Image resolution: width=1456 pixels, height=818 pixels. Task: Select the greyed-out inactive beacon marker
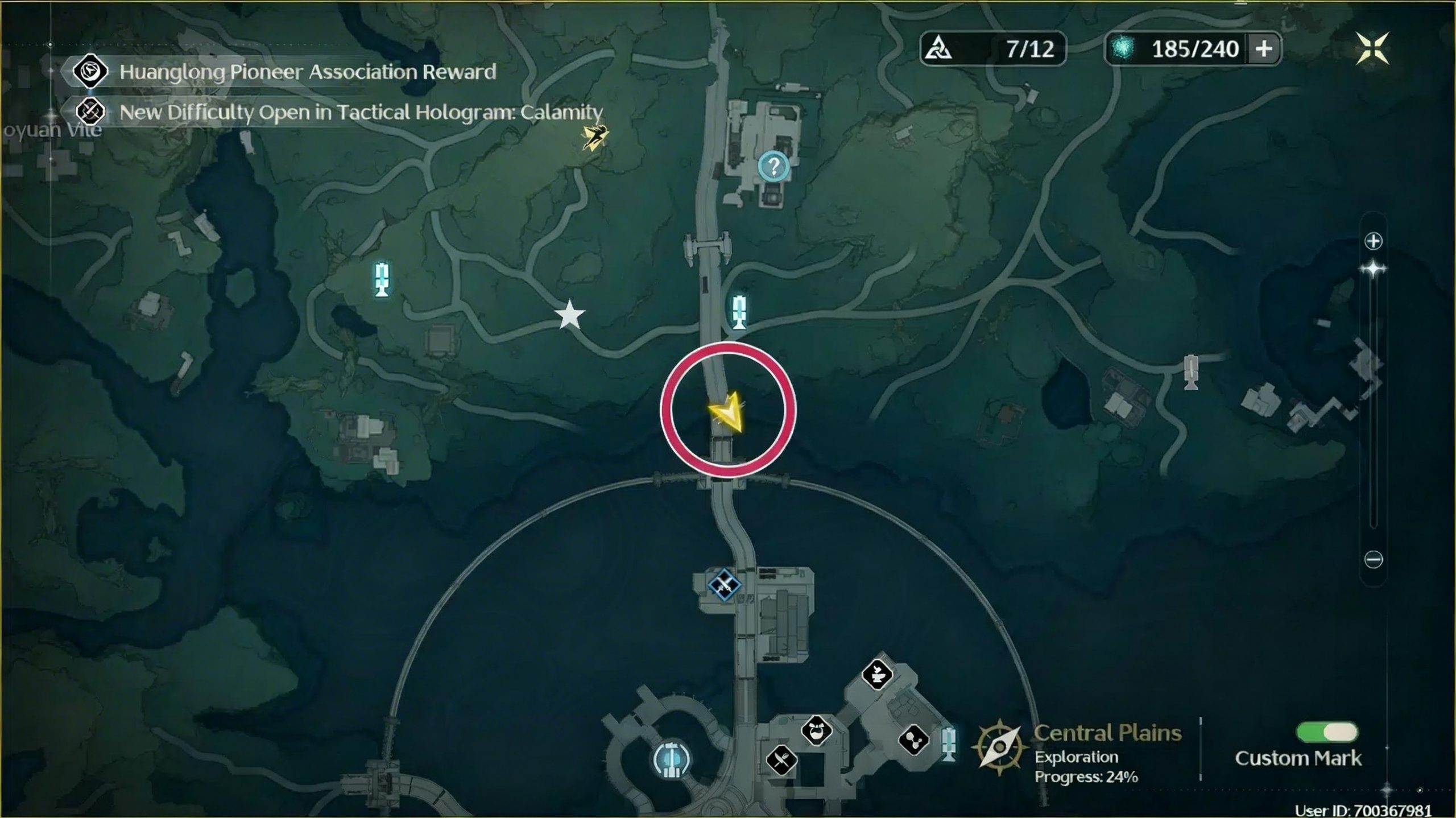[1191, 371]
